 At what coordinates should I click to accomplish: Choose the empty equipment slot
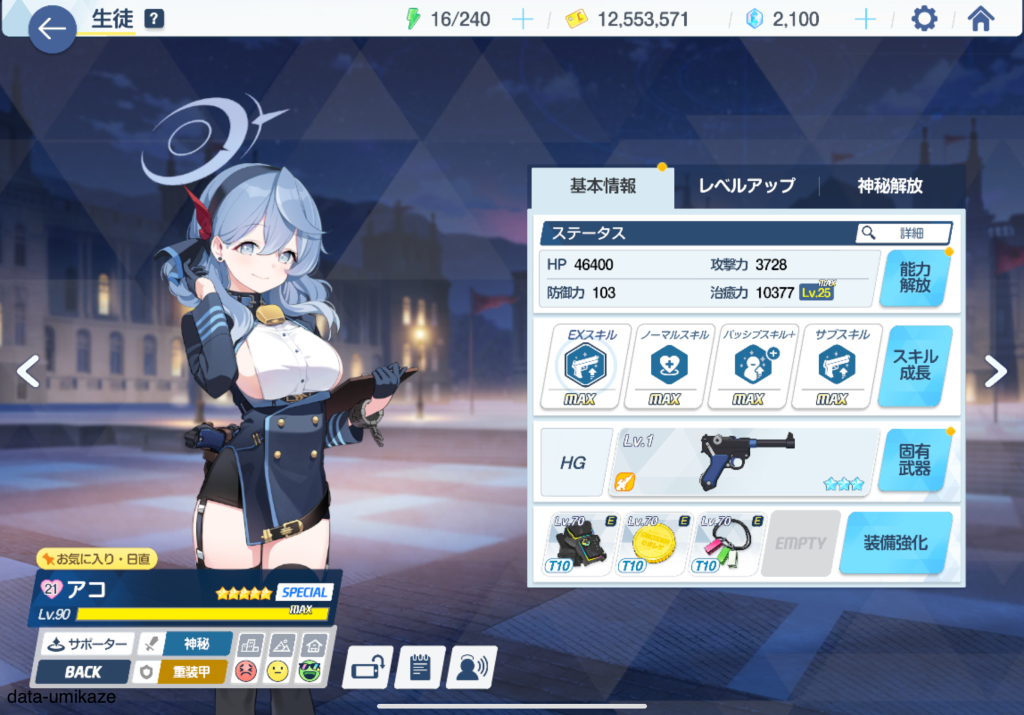(800, 543)
